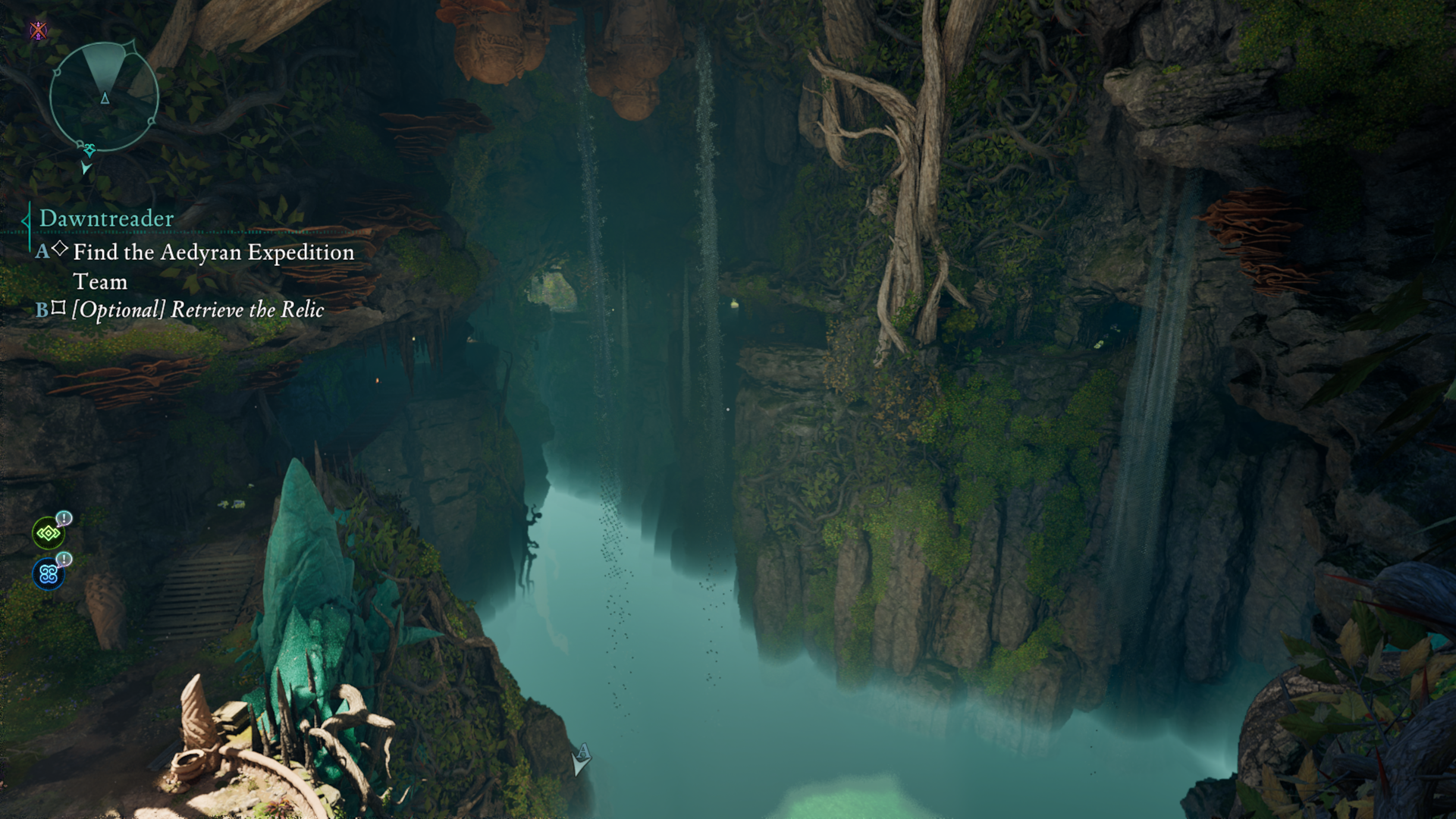Click the objective A waypoint marker
1456x819 pixels.
coord(581,759)
